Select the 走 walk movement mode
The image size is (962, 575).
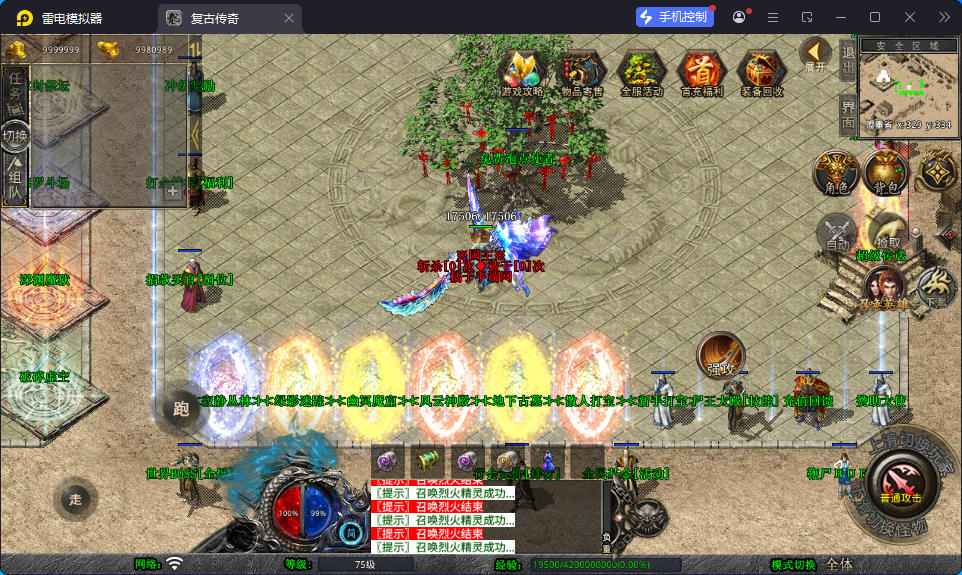(75, 497)
